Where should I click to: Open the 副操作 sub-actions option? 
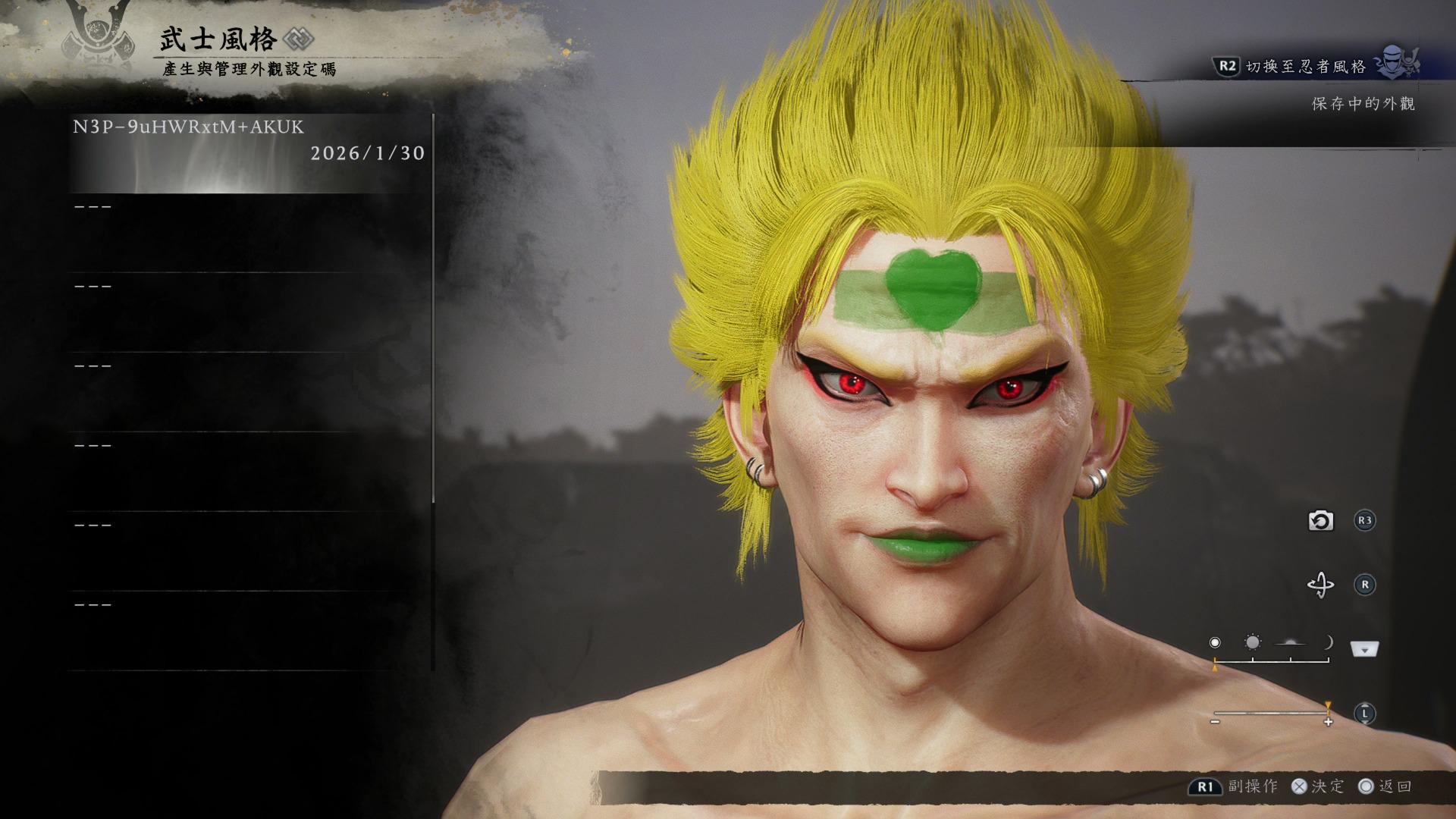click(1234, 786)
